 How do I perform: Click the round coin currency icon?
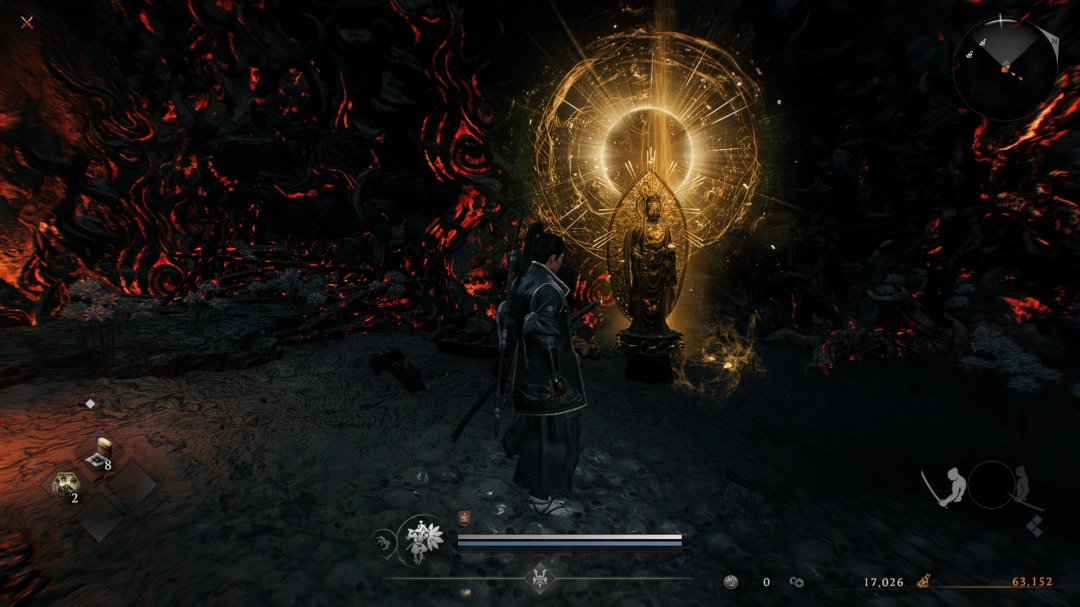click(x=731, y=581)
